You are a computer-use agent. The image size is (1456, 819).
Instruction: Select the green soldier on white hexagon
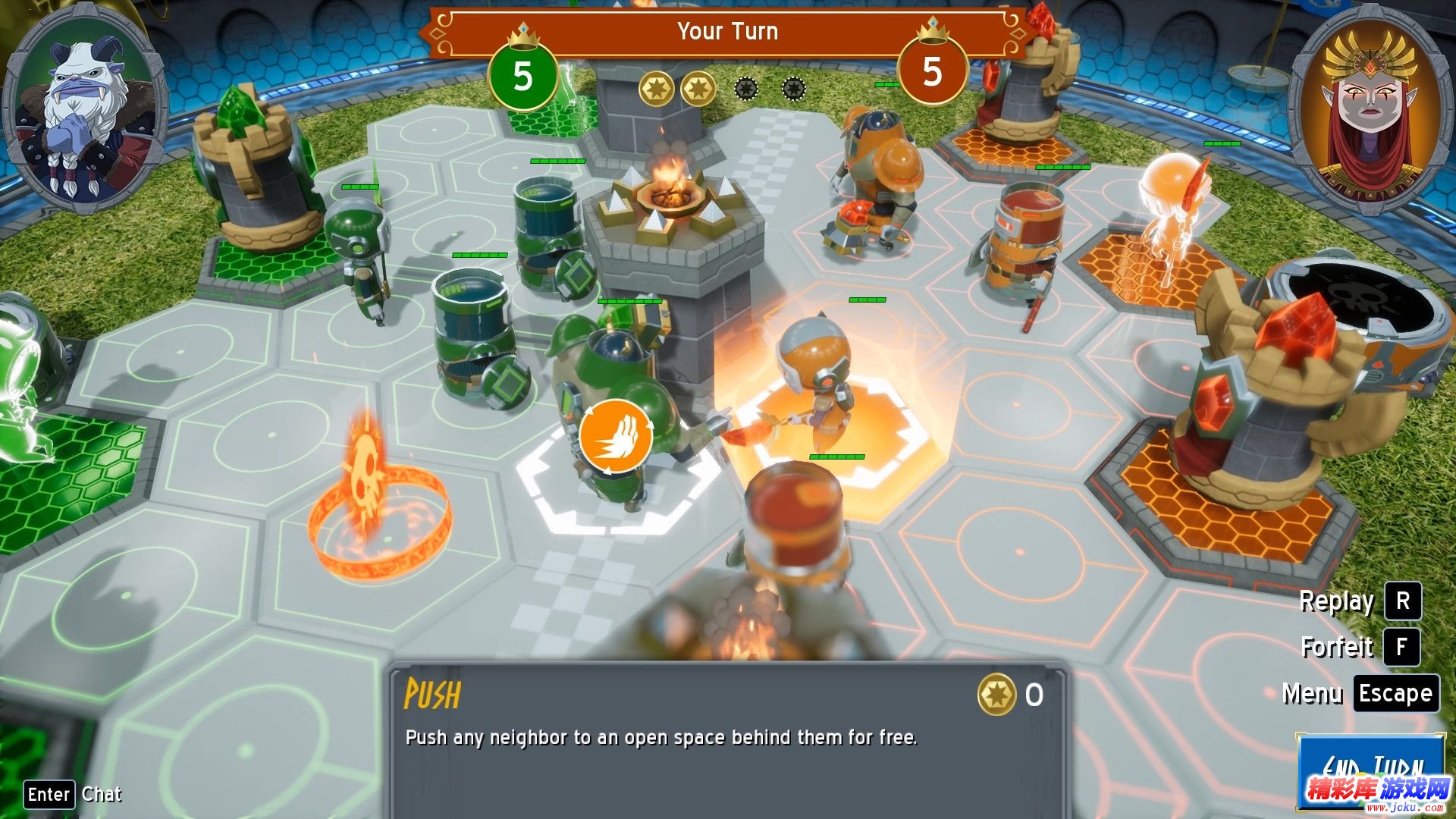(610, 409)
